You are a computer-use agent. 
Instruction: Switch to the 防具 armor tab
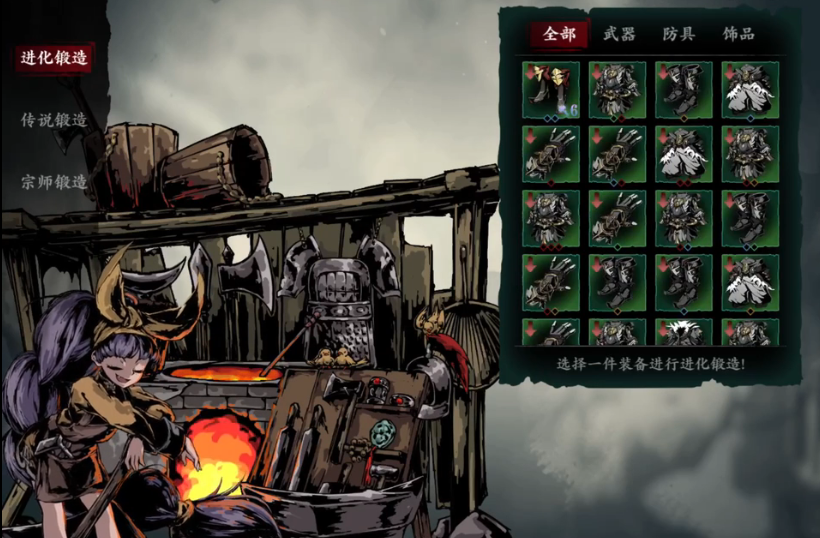coord(678,34)
